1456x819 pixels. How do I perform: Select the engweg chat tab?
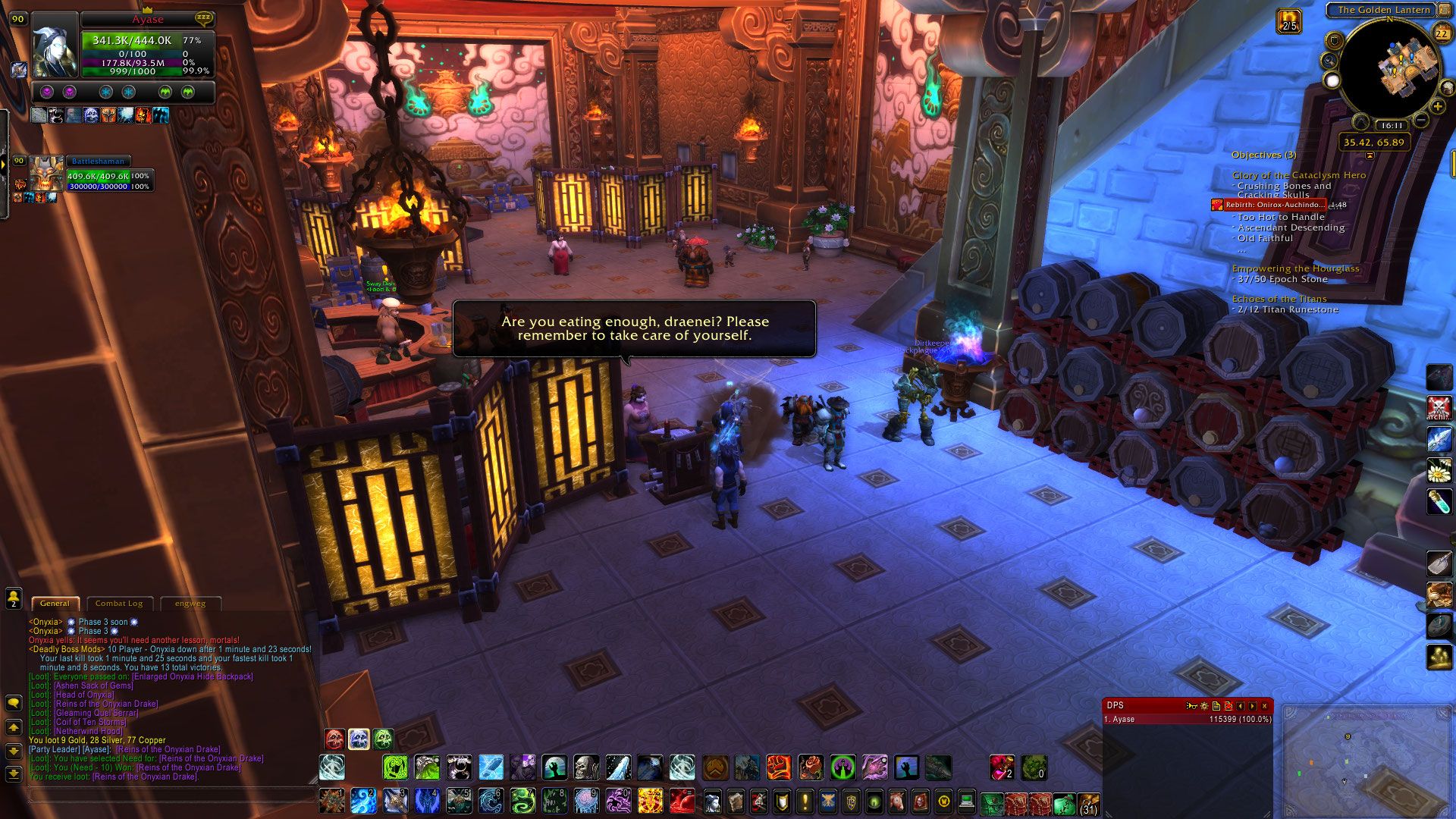point(190,604)
